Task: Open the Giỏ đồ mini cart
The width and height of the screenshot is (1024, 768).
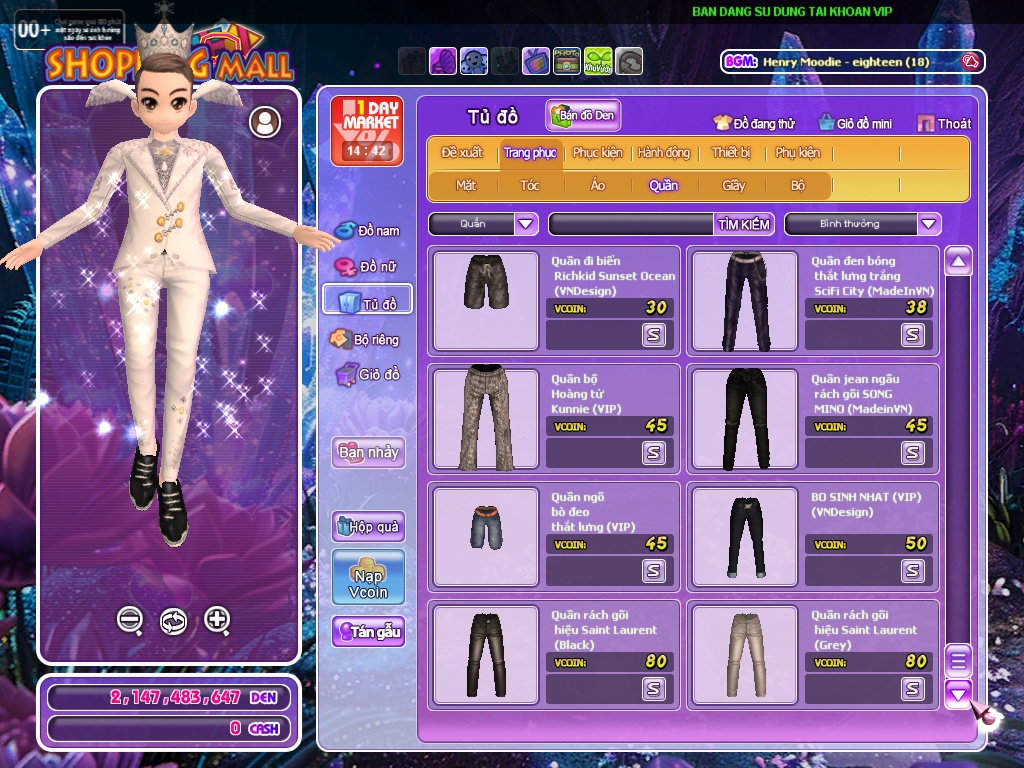Action: point(855,123)
